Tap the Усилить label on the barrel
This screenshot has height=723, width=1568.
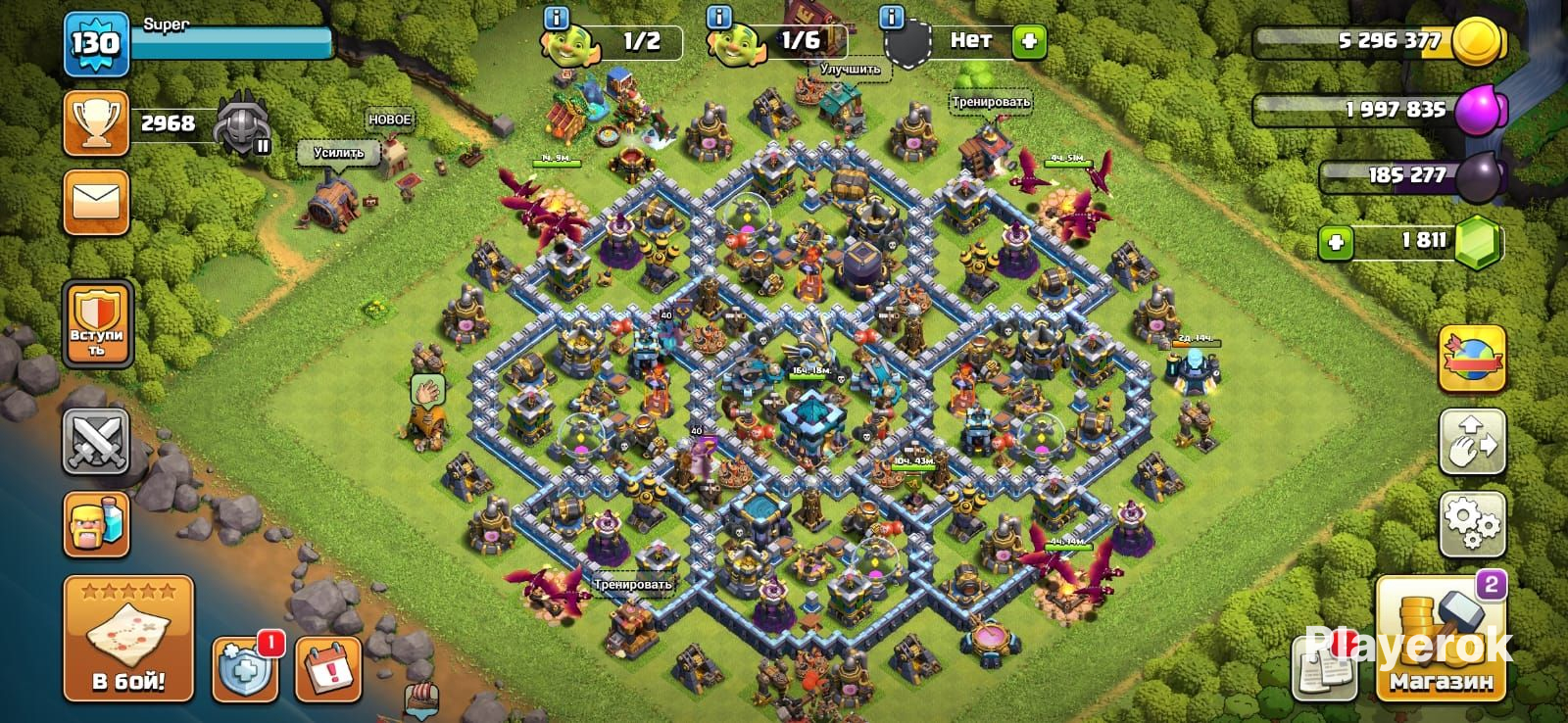coord(338,153)
